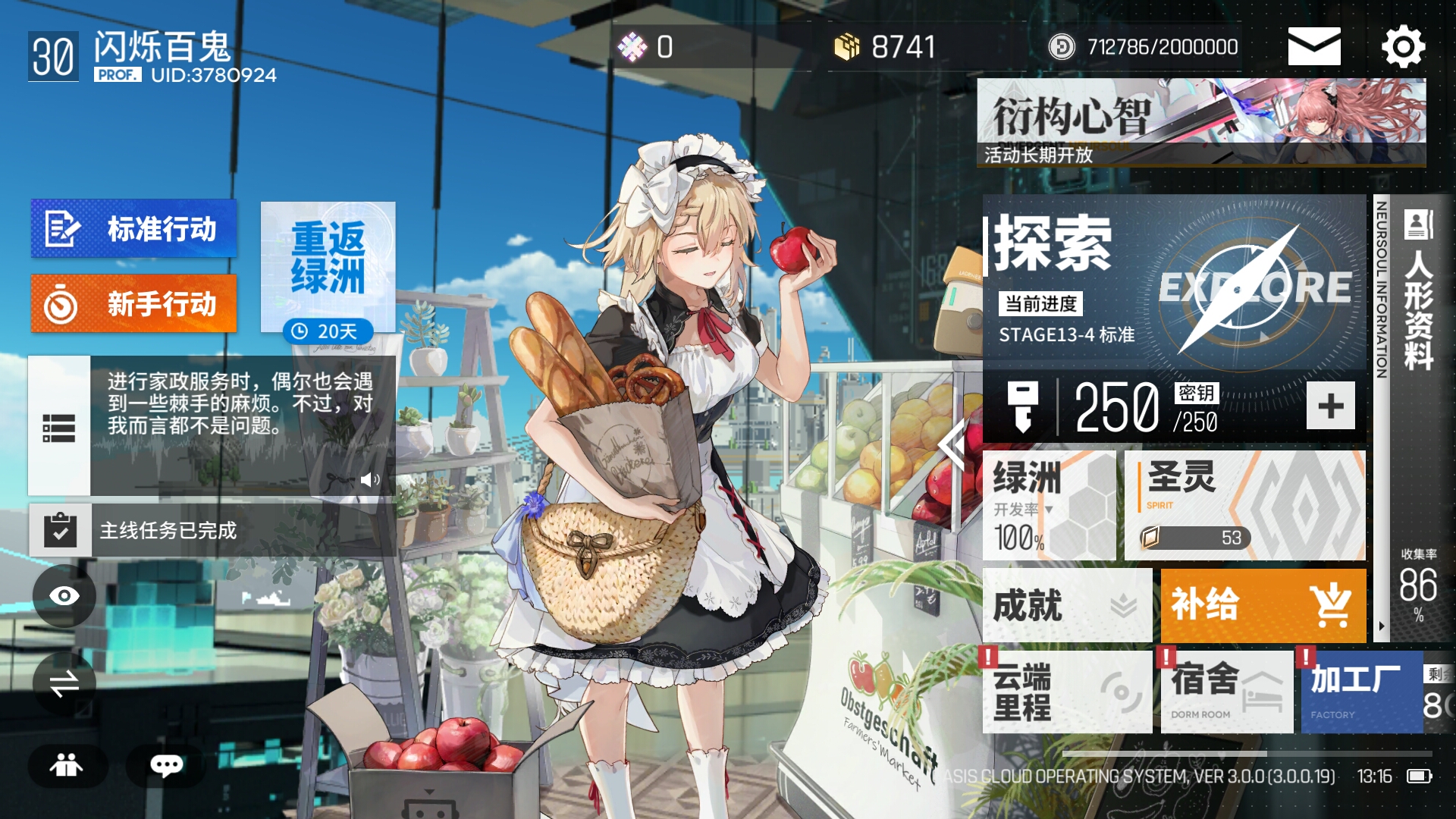This screenshot has width=1456, height=819.
Task: Open the friends people icon
Action: 67,765
